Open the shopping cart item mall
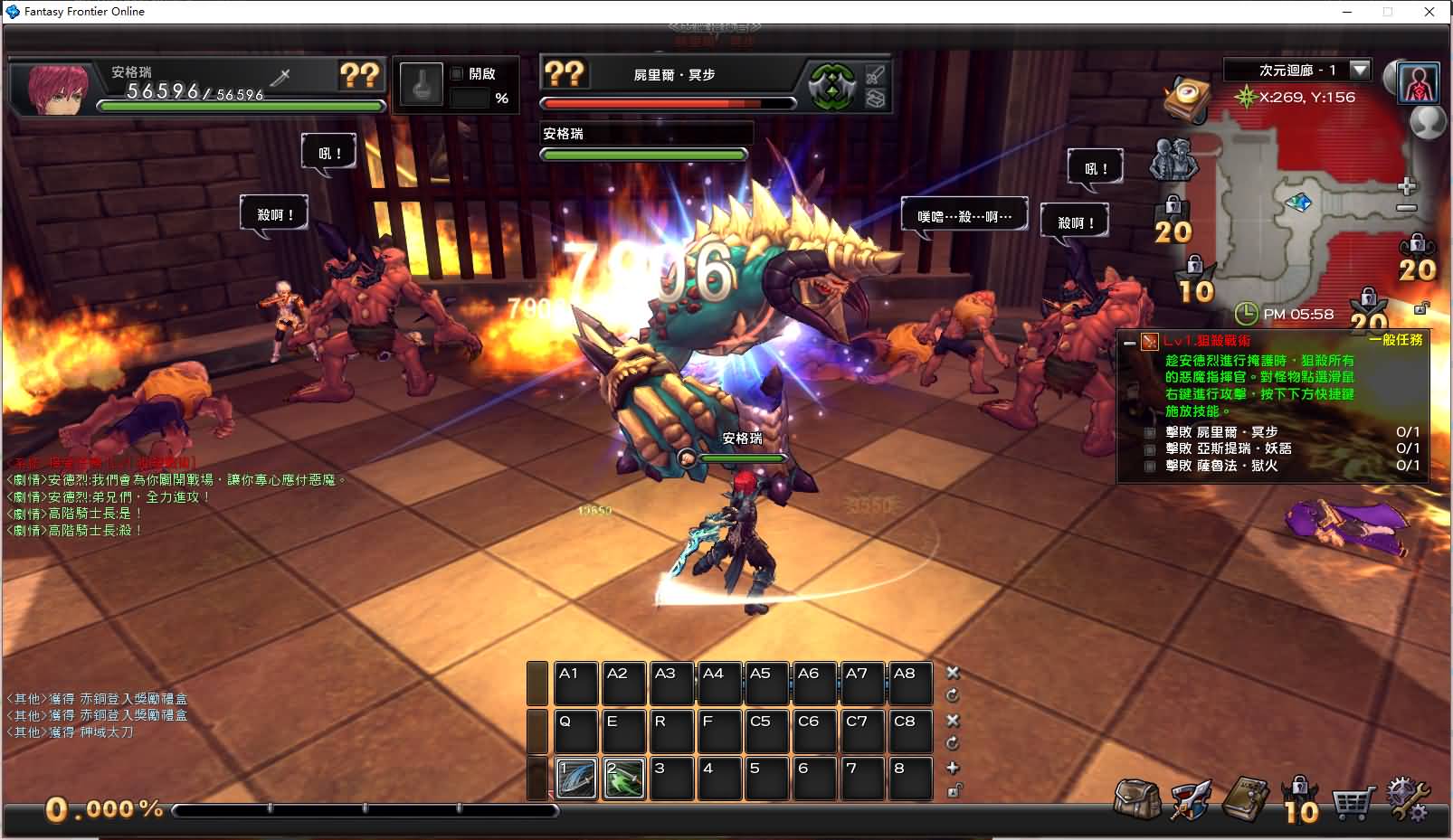This screenshot has width=1453, height=840. click(x=1353, y=800)
